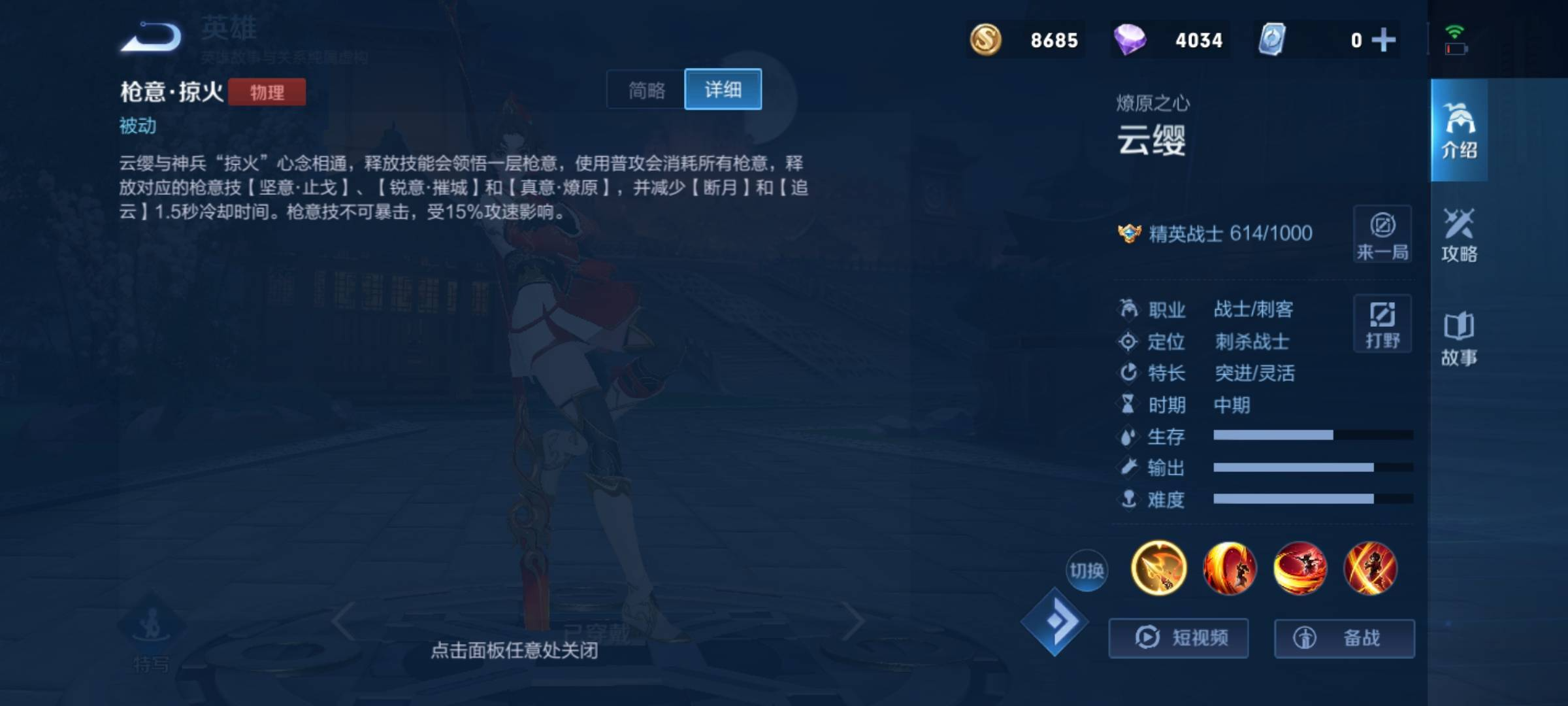Watch the 短视频 short video
This screenshot has width=1568, height=706.
(1179, 637)
